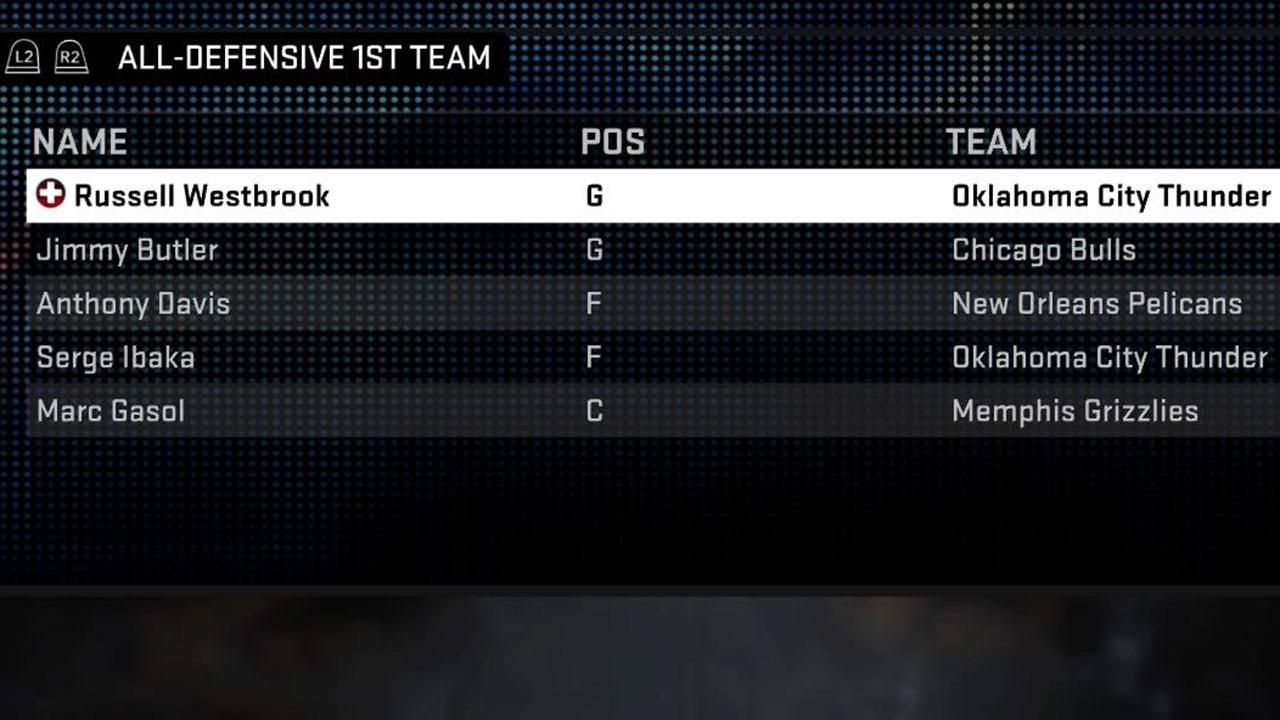Click the G position label for Westbrook
The width and height of the screenshot is (1280, 720).
(x=594, y=196)
